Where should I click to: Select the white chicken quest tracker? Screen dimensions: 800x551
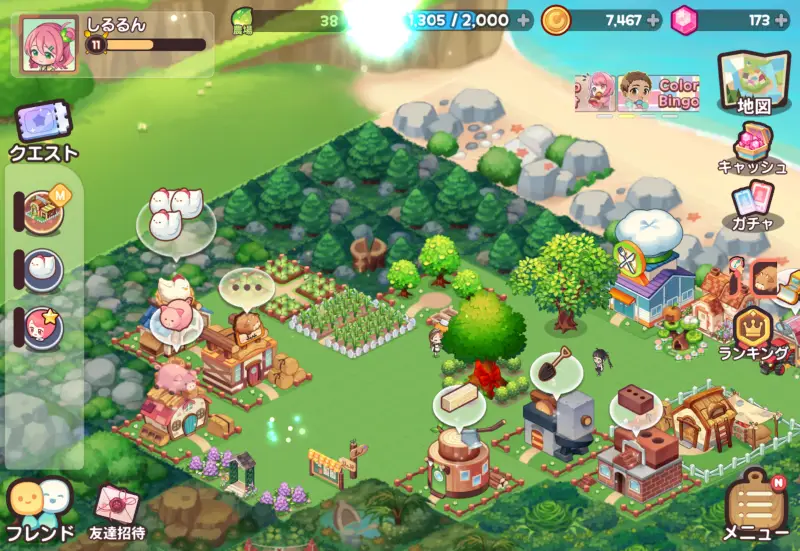(x=43, y=269)
